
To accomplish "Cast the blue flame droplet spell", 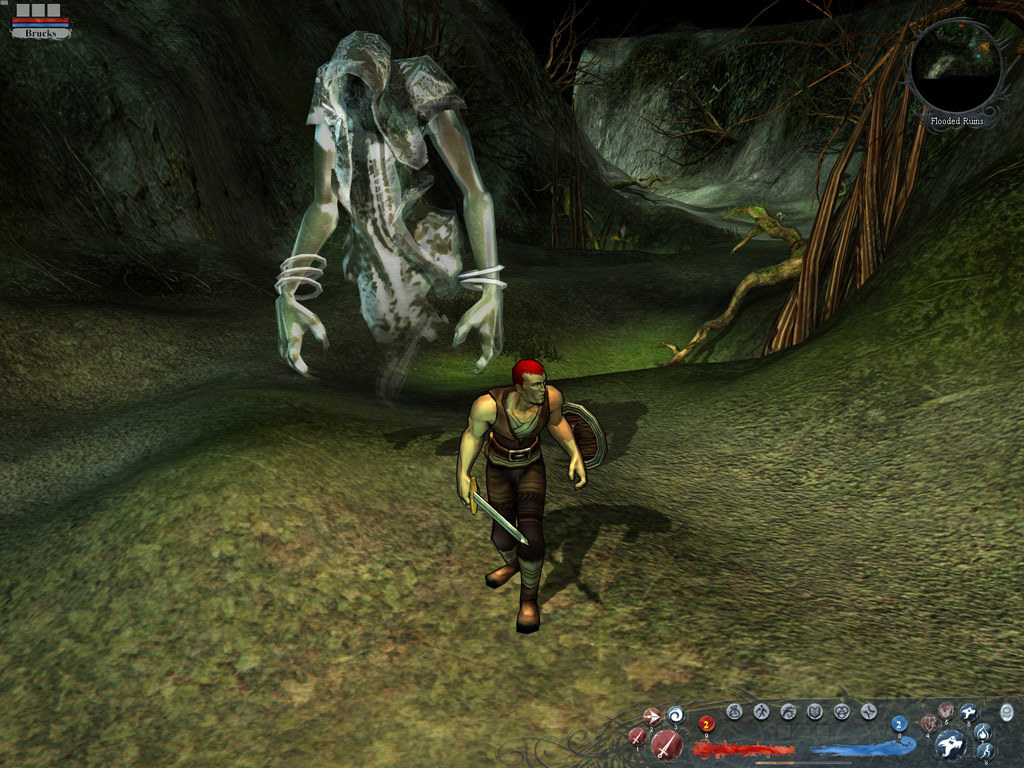I will pyautogui.click(x=982, y=731).
